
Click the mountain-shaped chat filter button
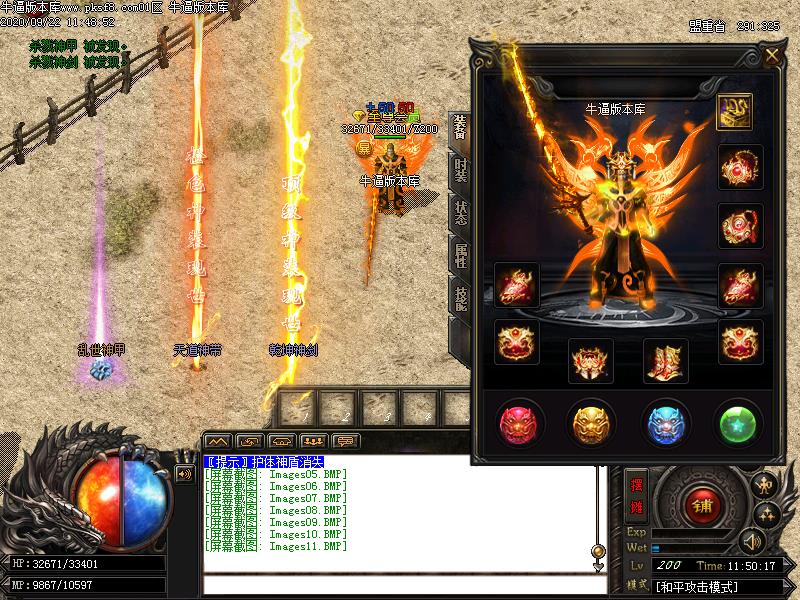click(x=218, y=440)
